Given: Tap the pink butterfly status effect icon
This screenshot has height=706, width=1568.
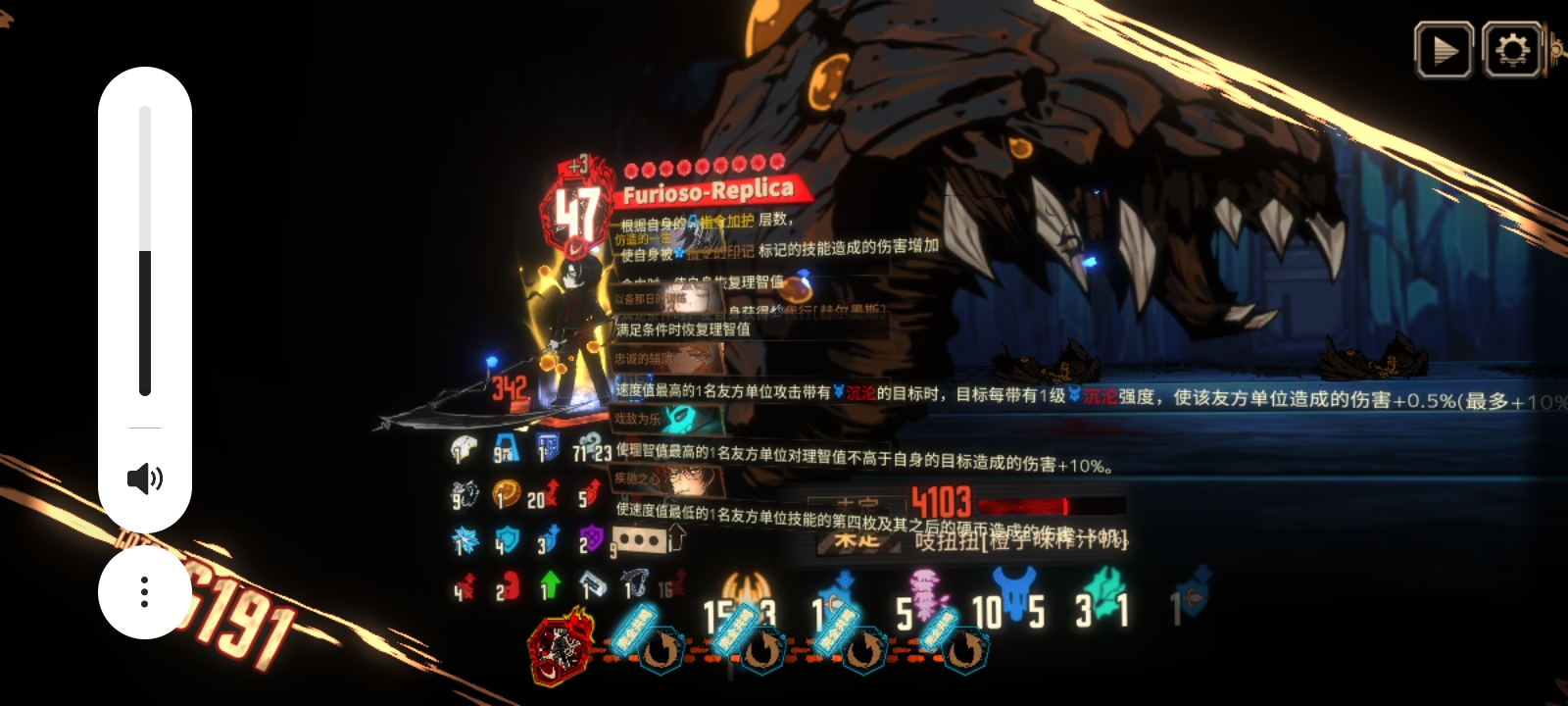Looking at the screenshot, I should pyautogui.click(x=924, y=595).
